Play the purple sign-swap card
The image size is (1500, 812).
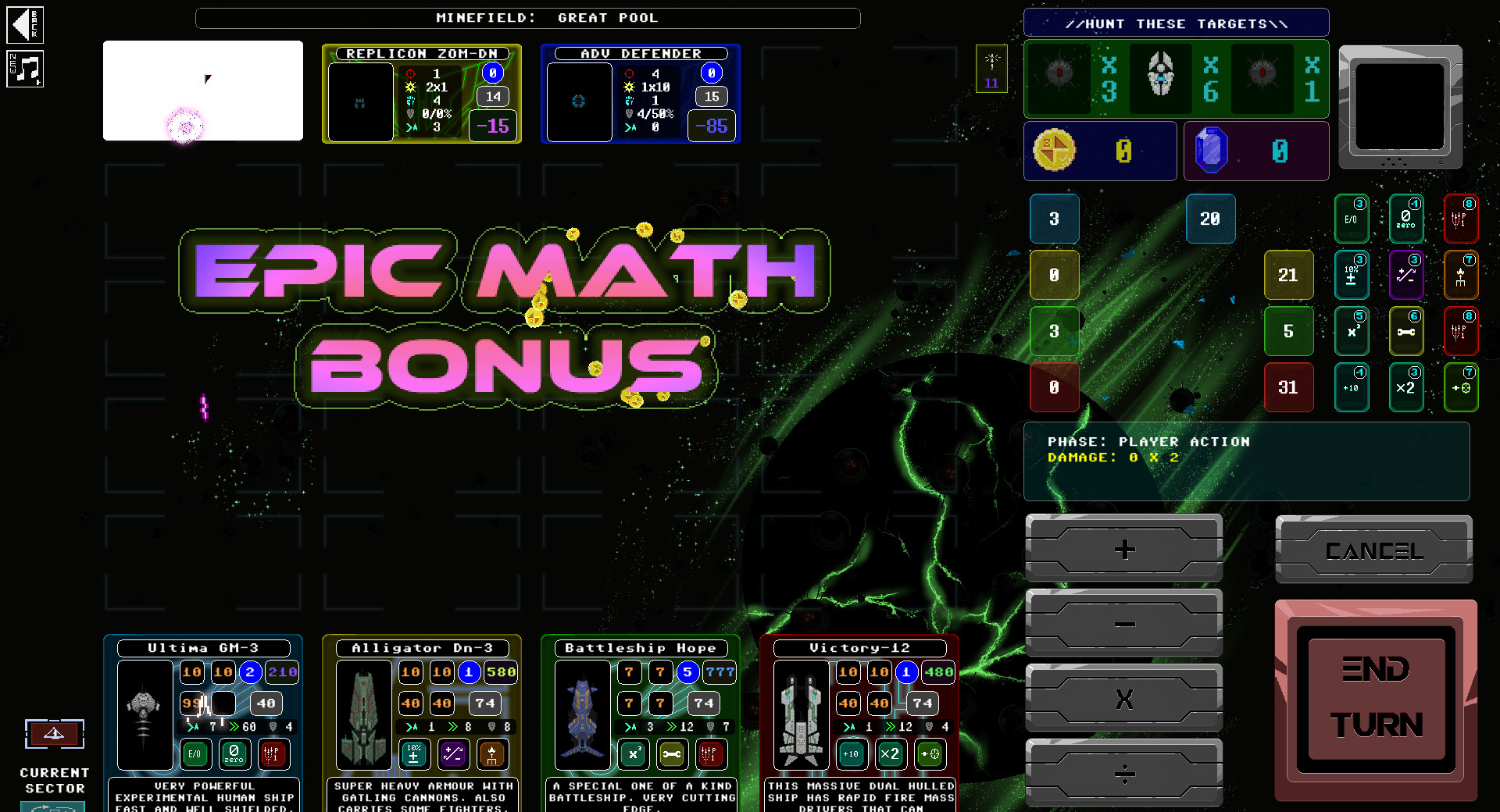(x=1406, y=275)
